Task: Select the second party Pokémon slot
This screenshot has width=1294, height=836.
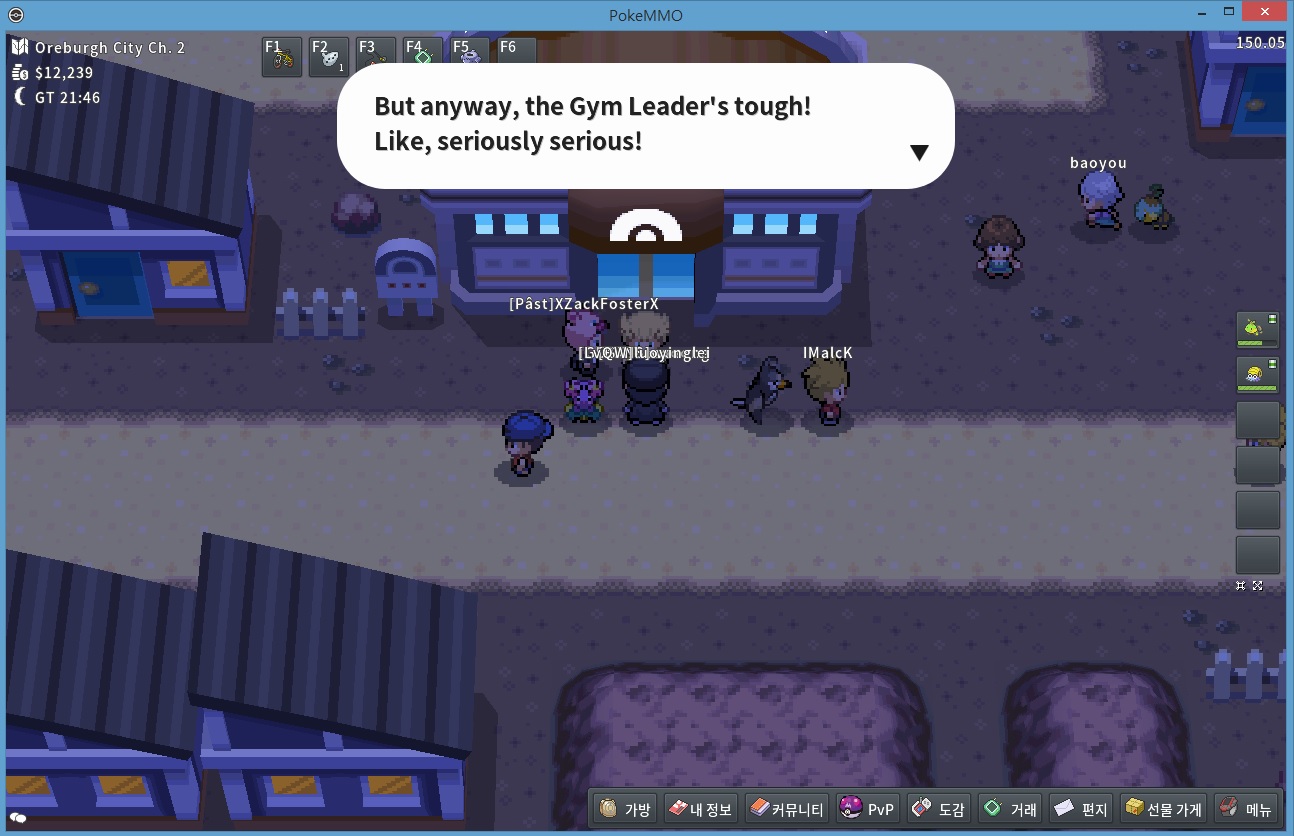Action: [1257, 375]
